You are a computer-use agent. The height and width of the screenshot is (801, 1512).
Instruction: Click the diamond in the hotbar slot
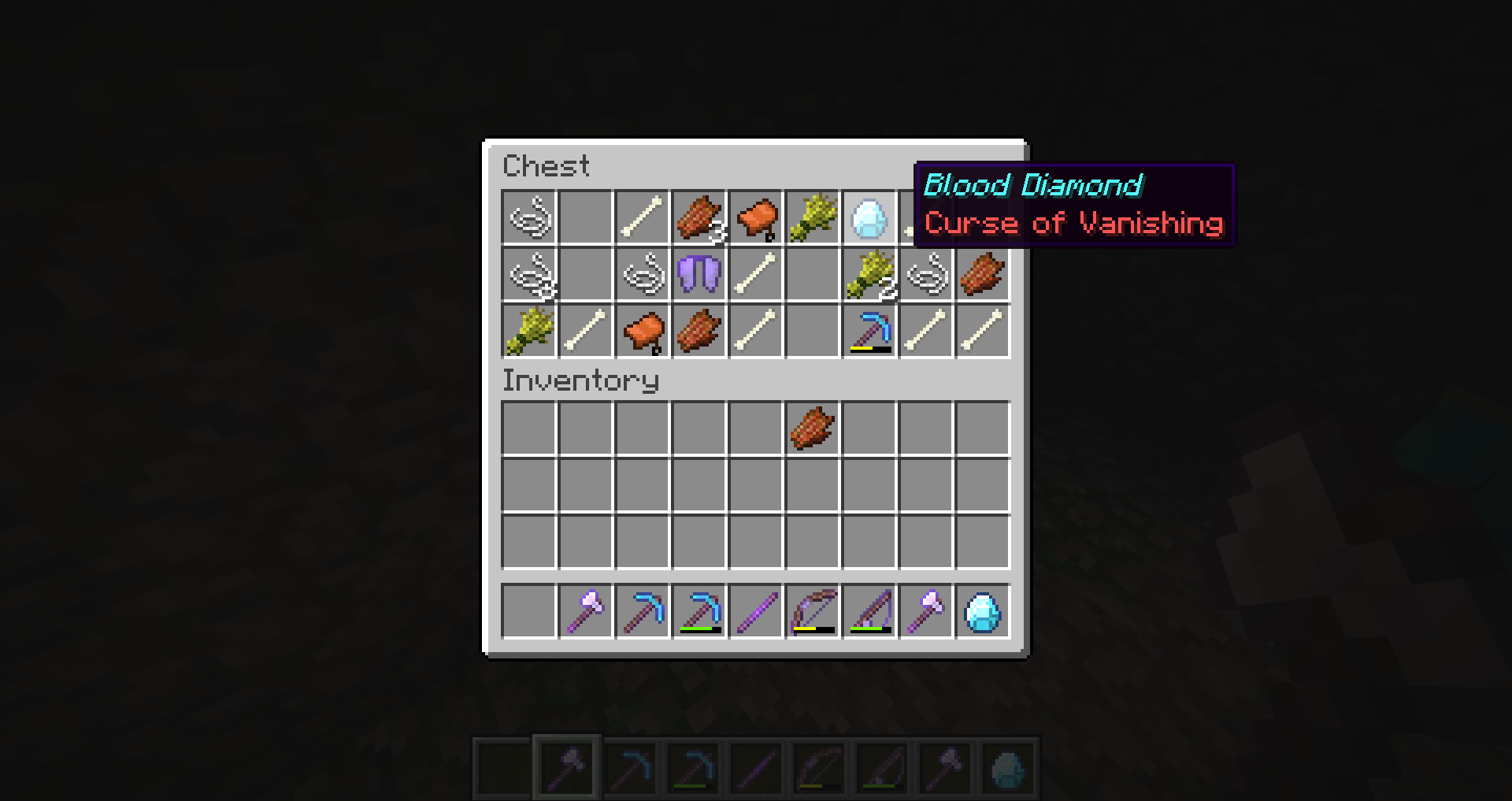(981, 613)
